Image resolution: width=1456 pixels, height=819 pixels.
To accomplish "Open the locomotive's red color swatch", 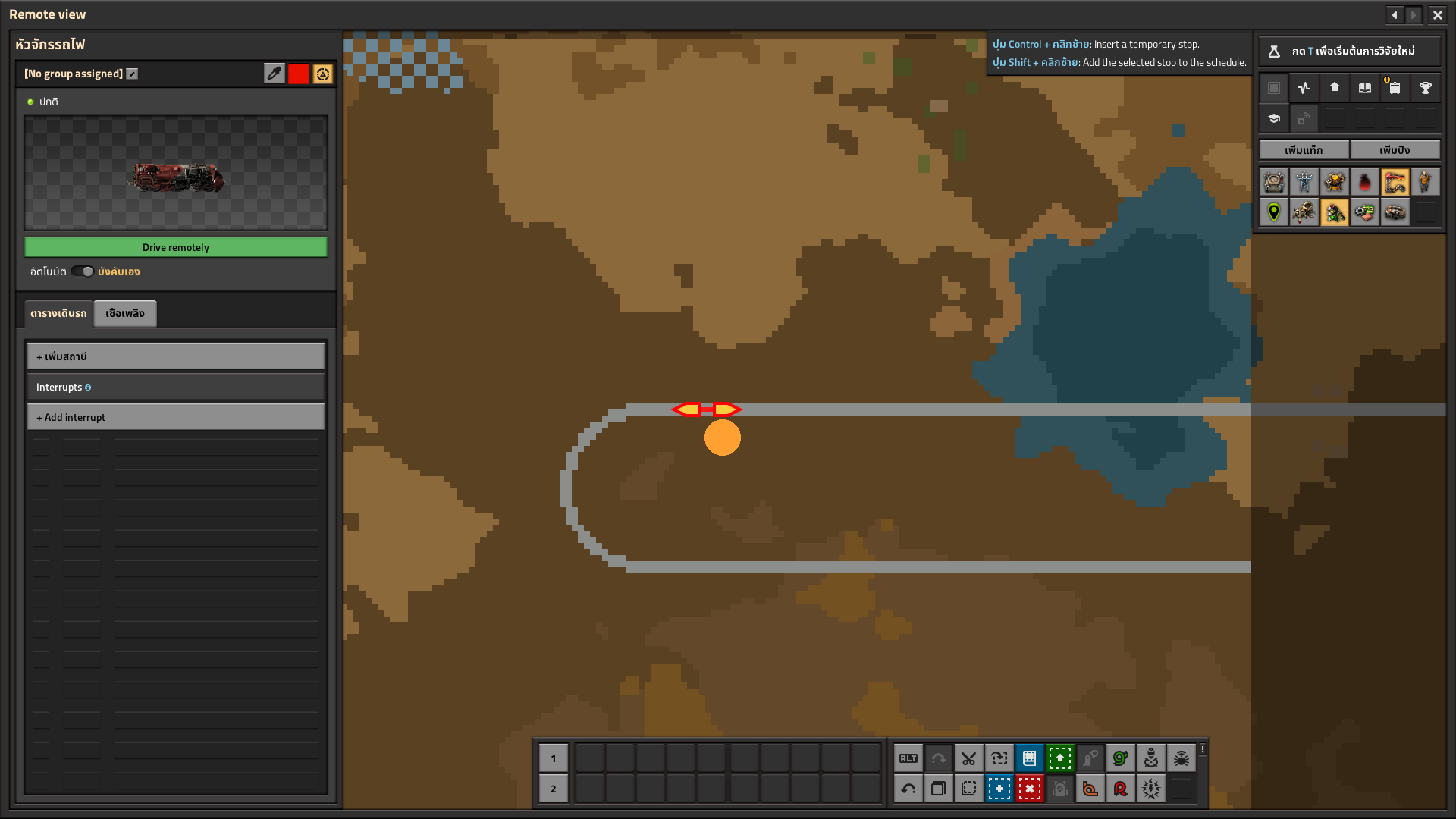I will coord(298,74).
